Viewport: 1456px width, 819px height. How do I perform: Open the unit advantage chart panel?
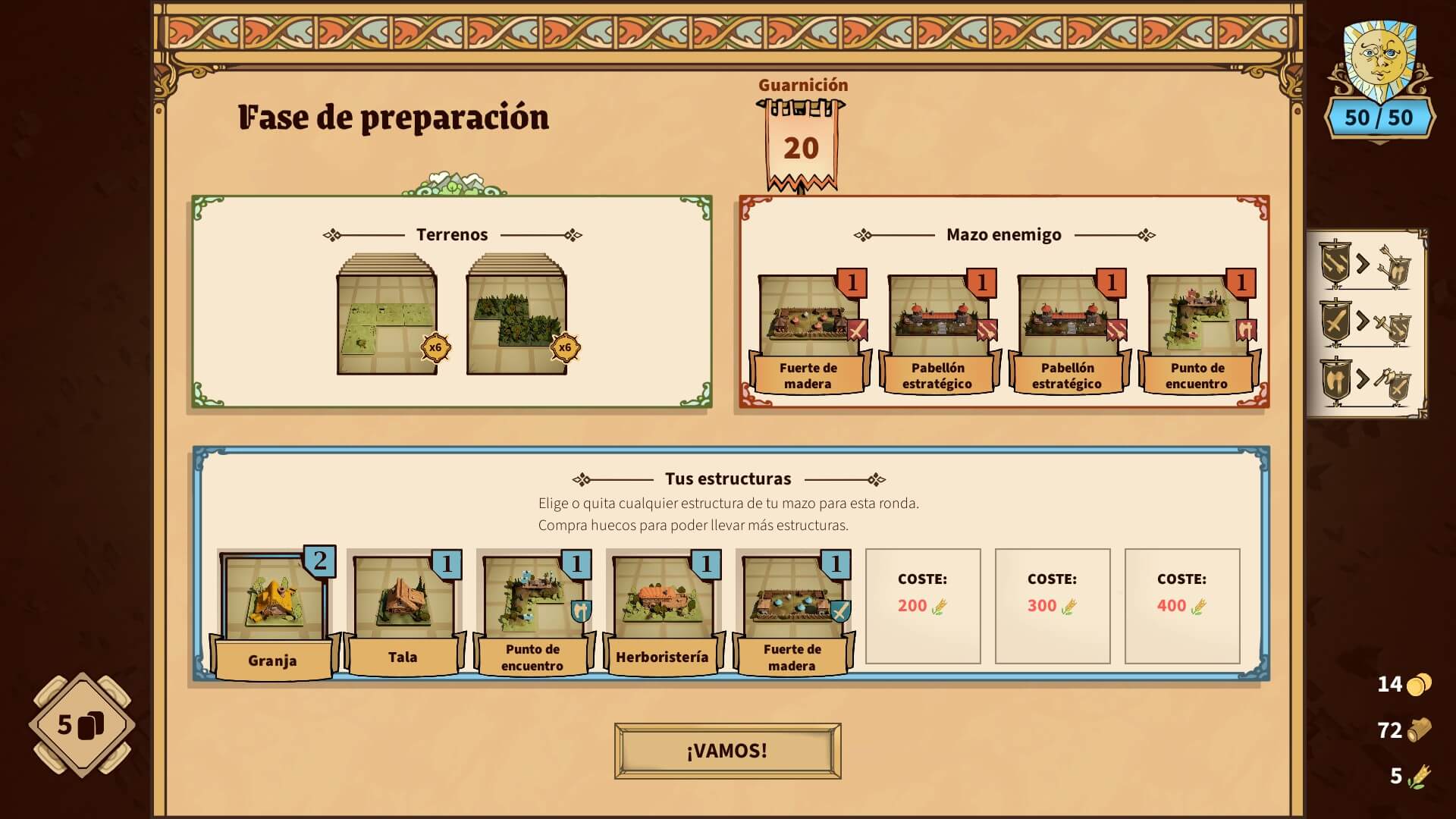(1366, 324)
